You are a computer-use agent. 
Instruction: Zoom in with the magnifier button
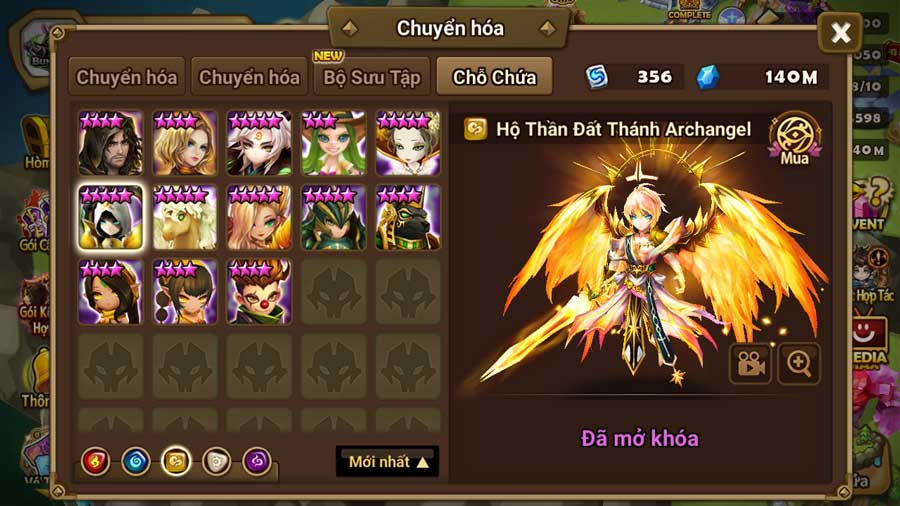pyautogui.click(x=799, y=364)
